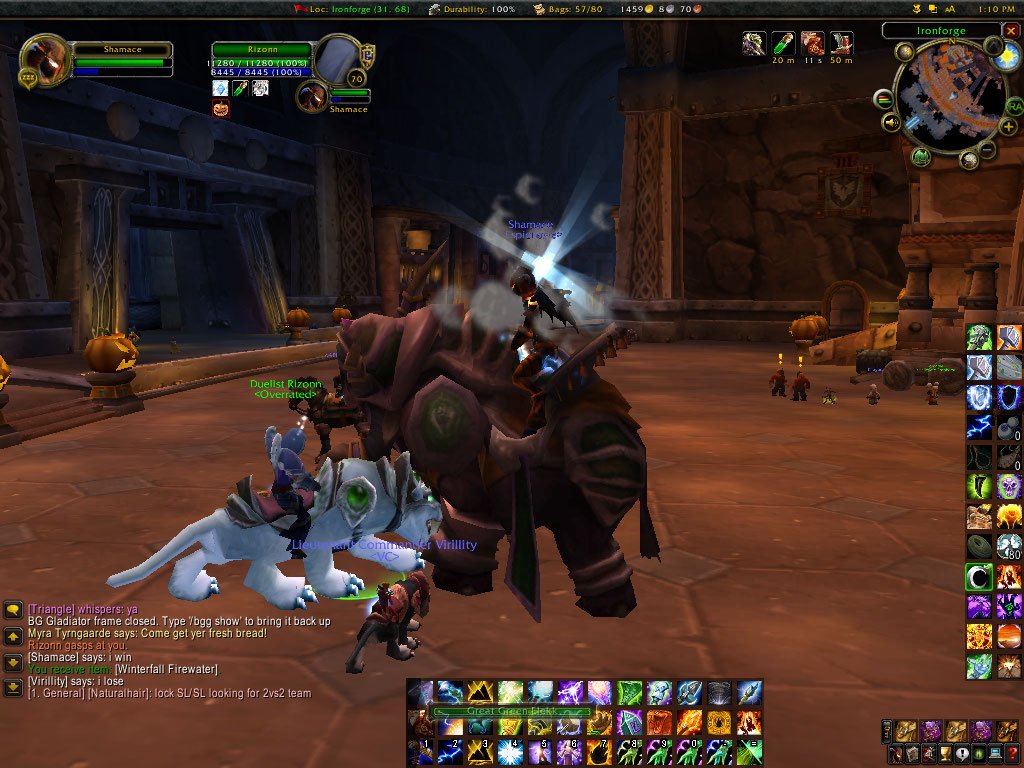1024x768 pixels.
Task: Select Rizonn target portrait
Action: [340, 58]
